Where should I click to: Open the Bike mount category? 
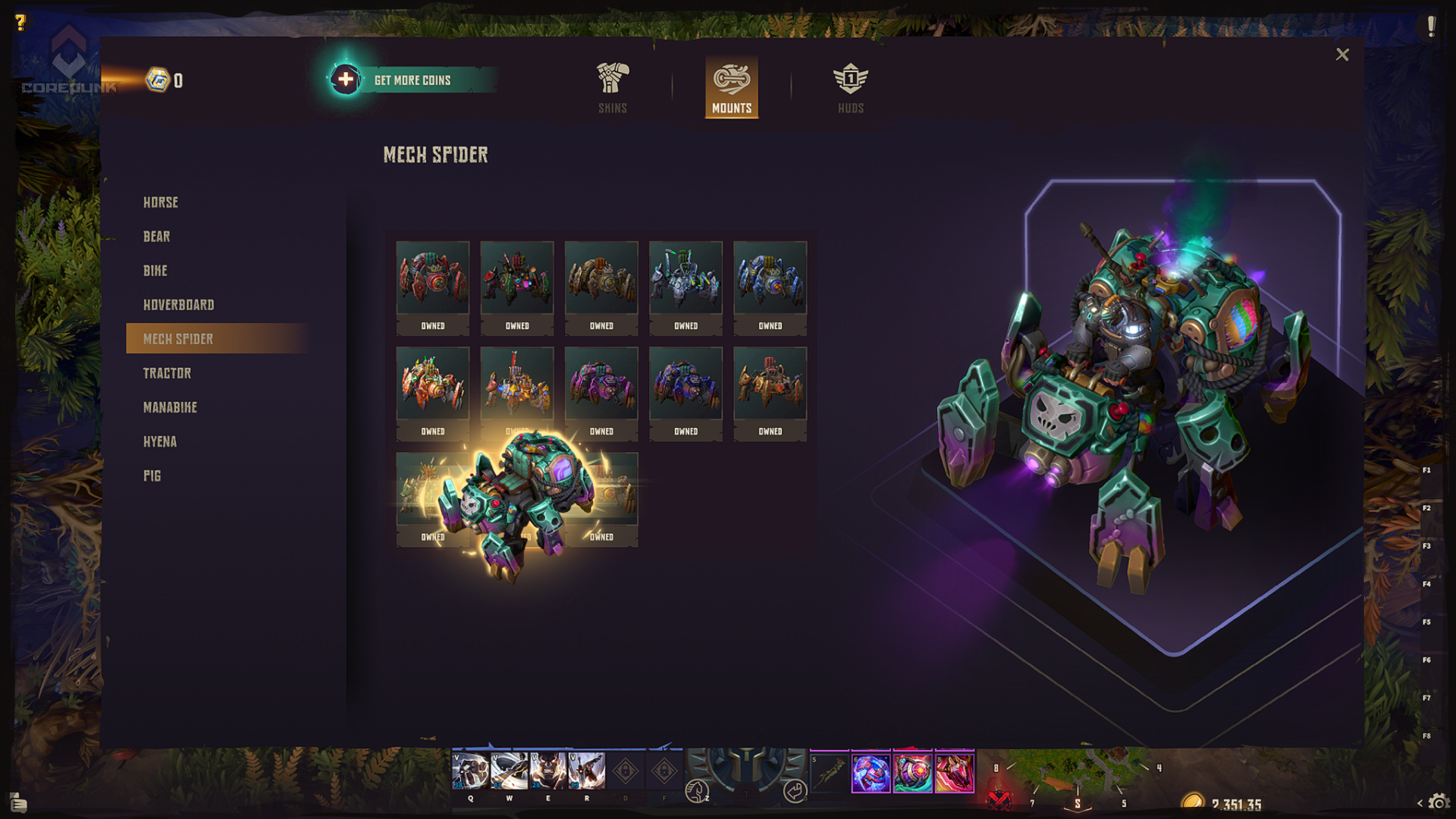point(155,271)
